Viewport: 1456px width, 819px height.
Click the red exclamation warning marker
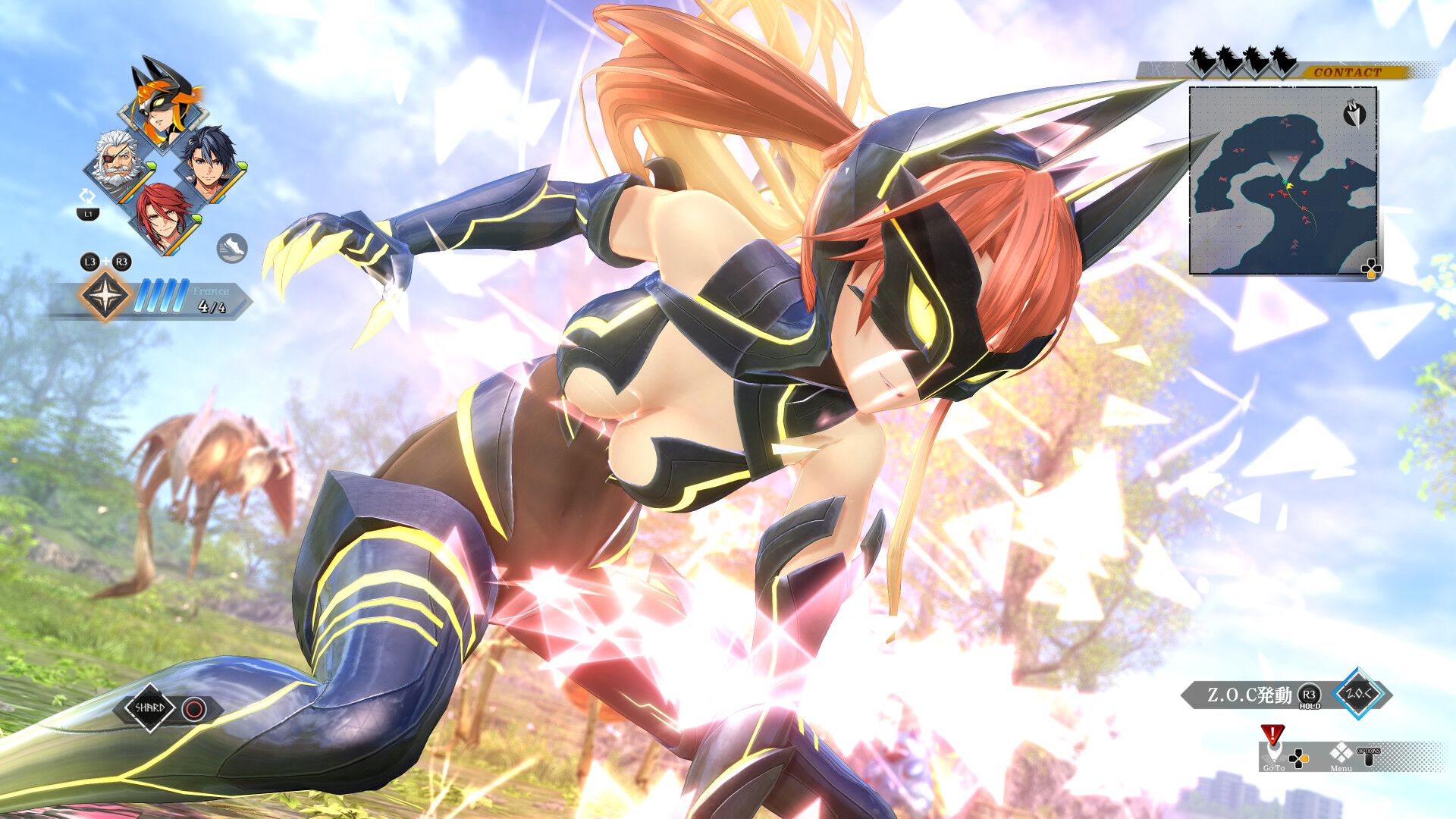(x=1272, y=733)
